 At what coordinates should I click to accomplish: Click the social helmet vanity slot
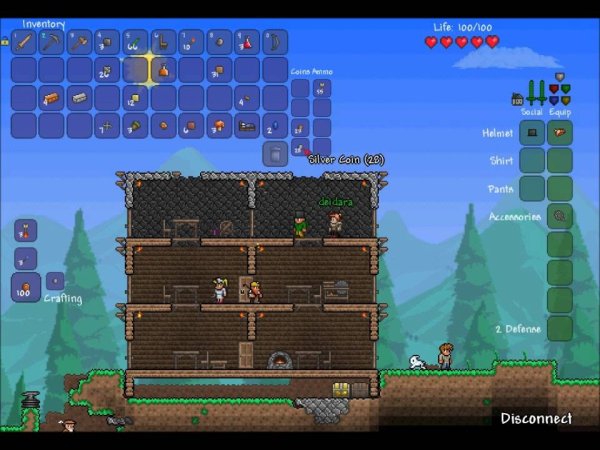click(x=532, y=132)
